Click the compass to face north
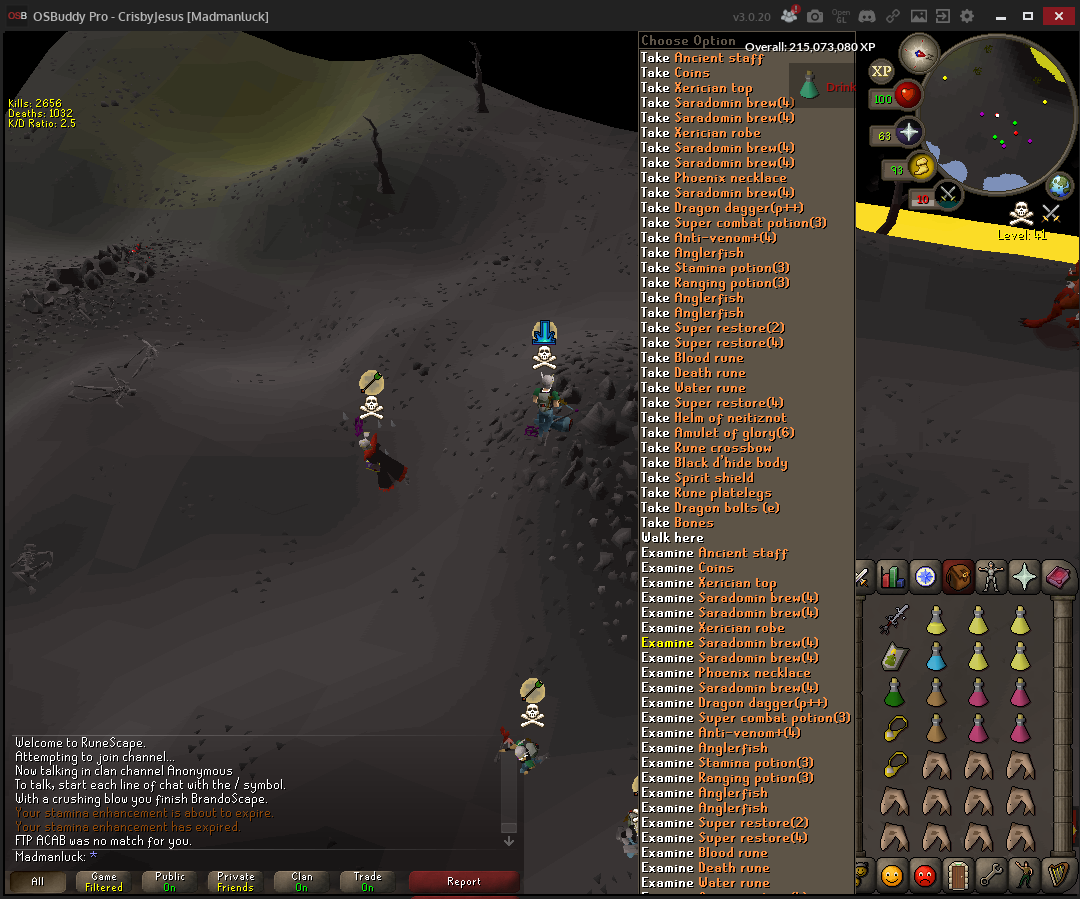Screen dimensions: 1080x899 click(918, 53)
